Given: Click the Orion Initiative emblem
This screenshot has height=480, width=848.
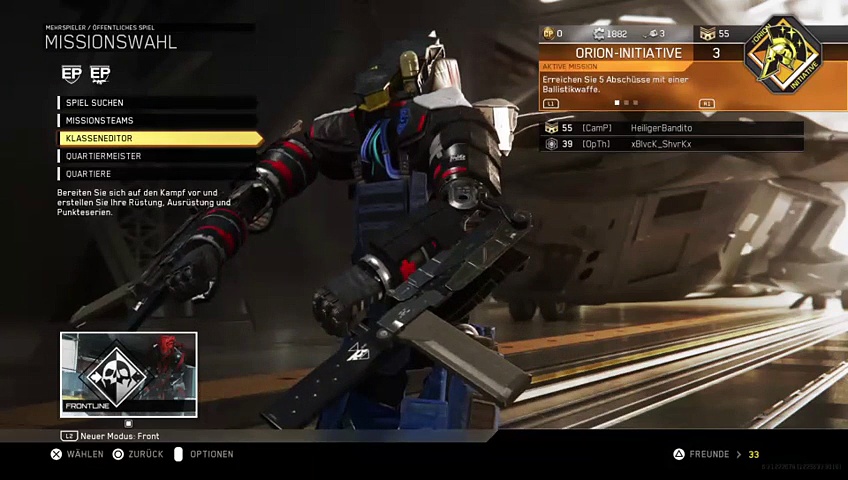Looking at the screenshot, I should click(x=782, y=57).
